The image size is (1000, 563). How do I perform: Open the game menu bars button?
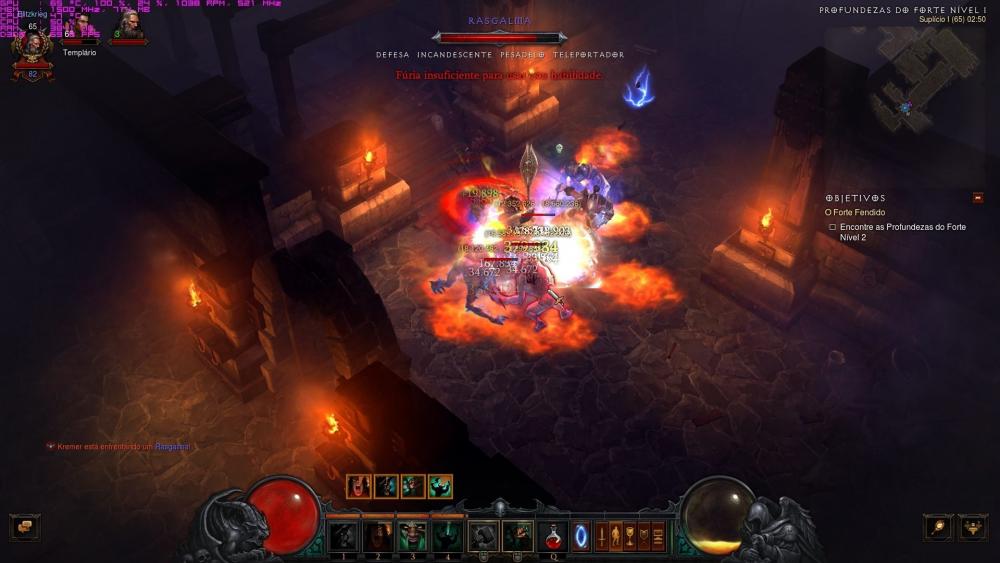(658, 536)
